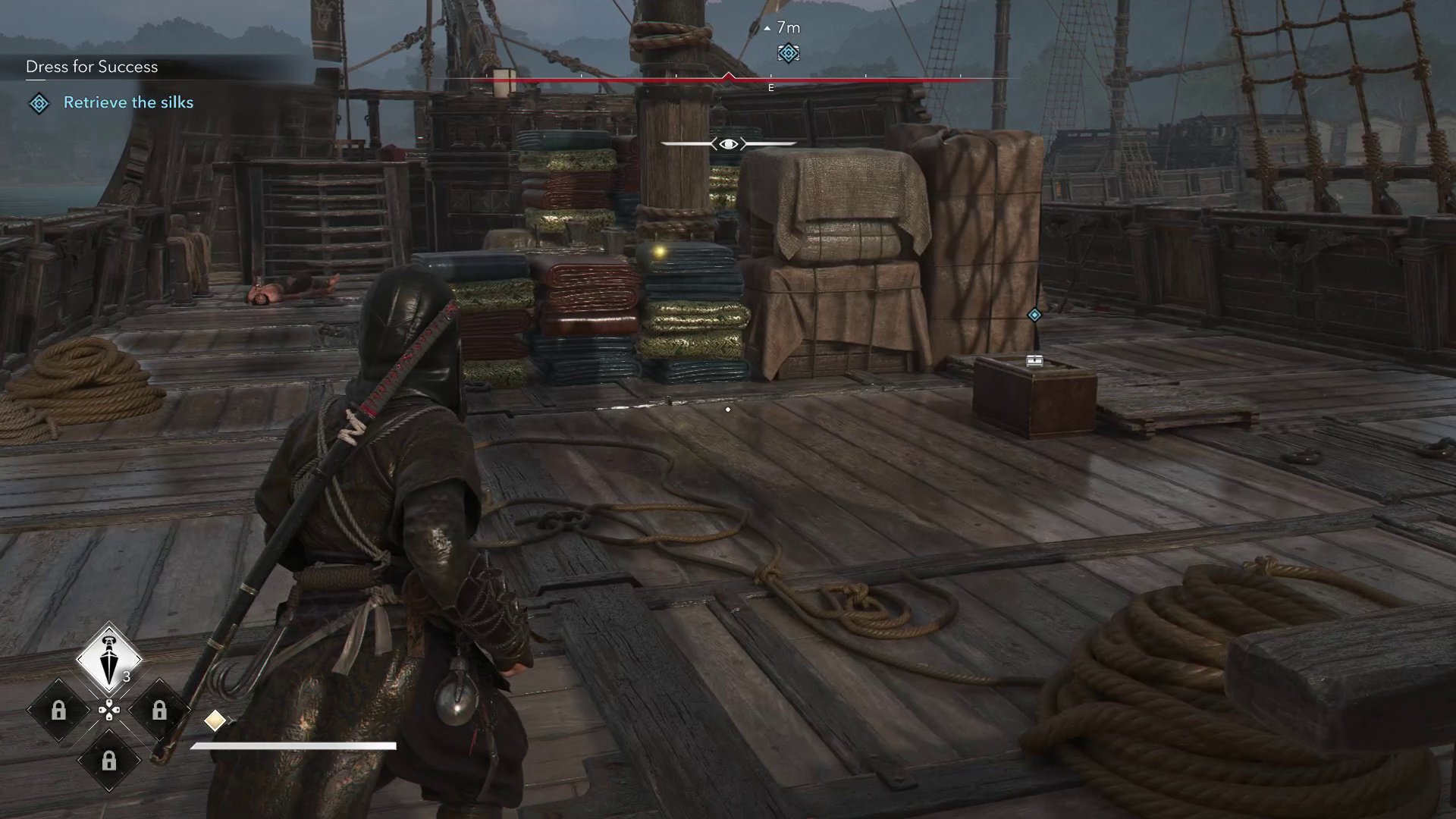Click the "Retrieve the silks" objective
Image resolution: width=1456 pixels, height=819 pixels.
point(128,102)
